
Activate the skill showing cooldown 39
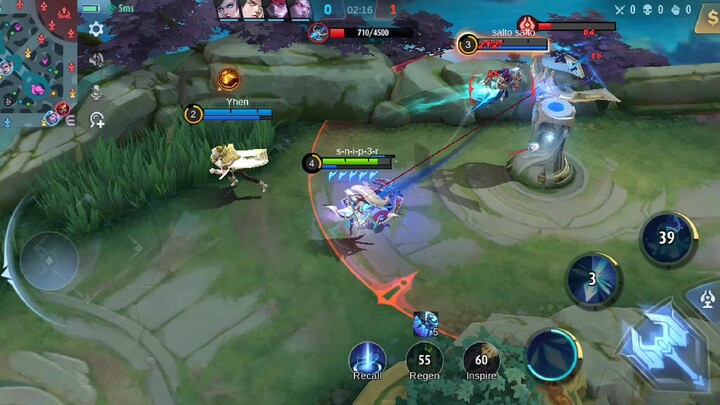668,238
